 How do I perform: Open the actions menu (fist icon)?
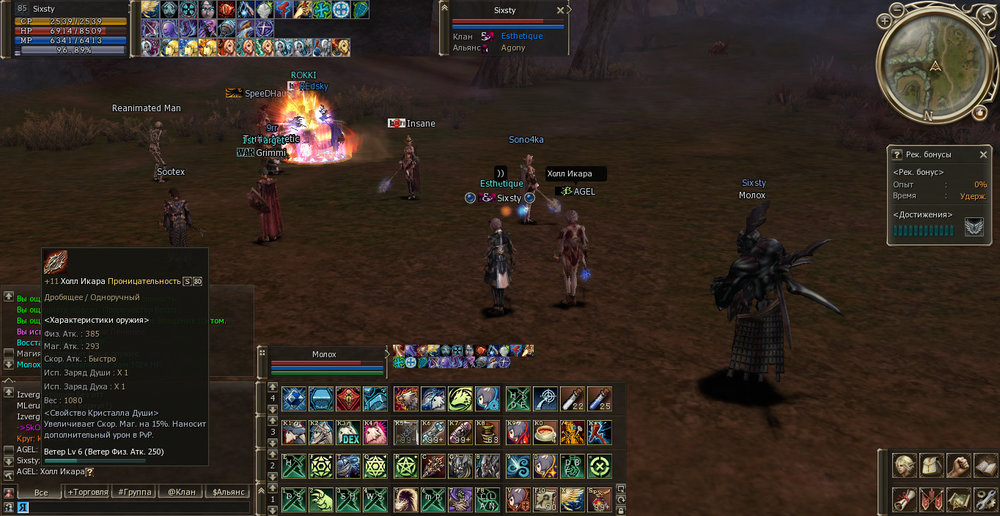(958, 467)
